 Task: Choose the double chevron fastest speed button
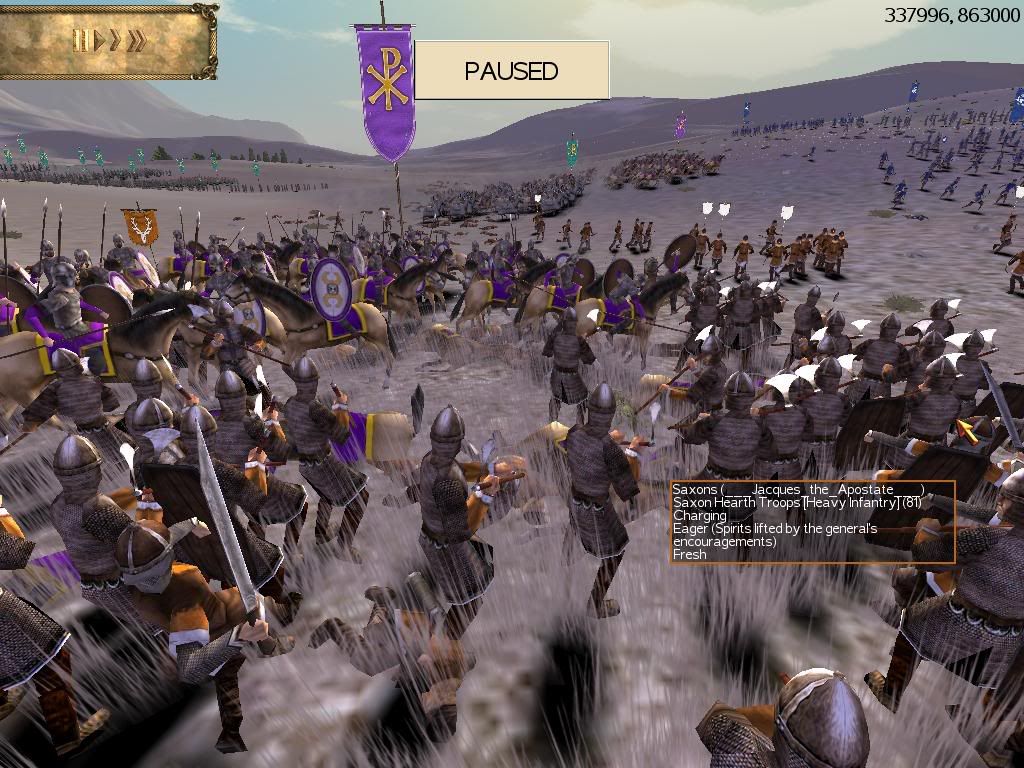[x=136, y=41]
